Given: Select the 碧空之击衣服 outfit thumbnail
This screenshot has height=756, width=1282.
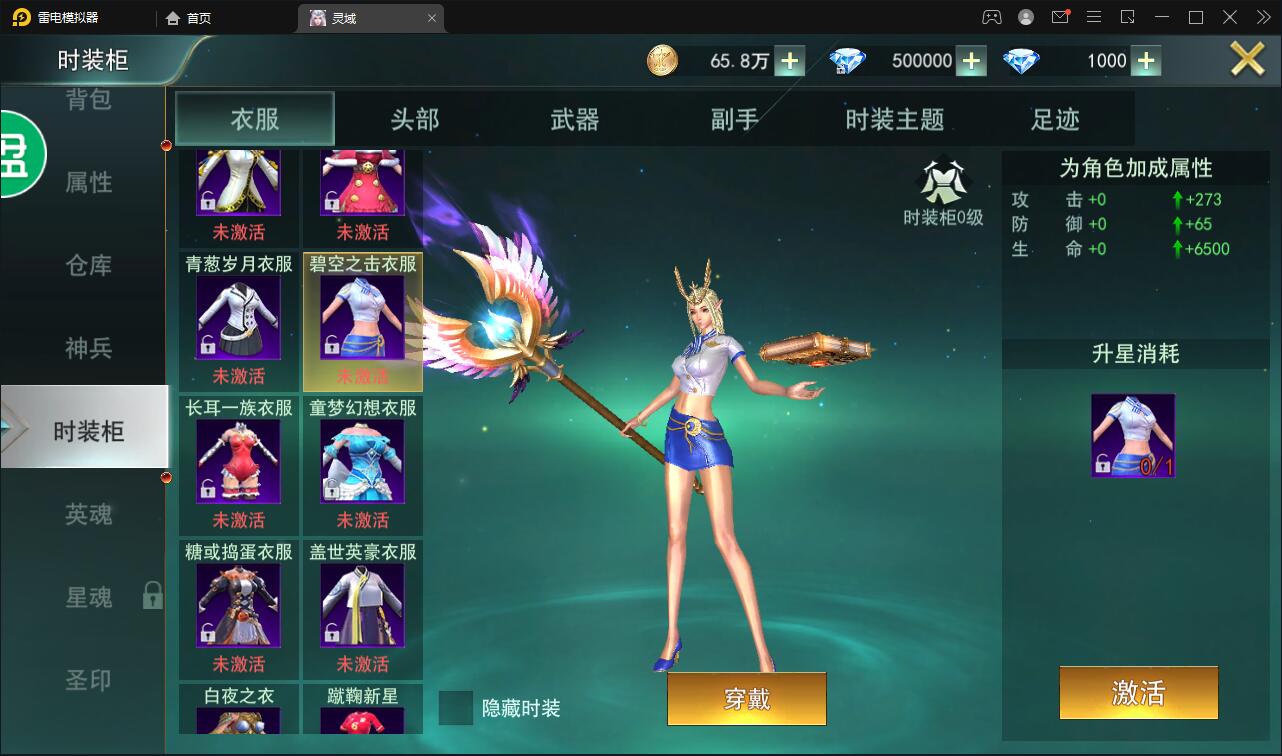Looking at the screenshot, I should [364, 320].
